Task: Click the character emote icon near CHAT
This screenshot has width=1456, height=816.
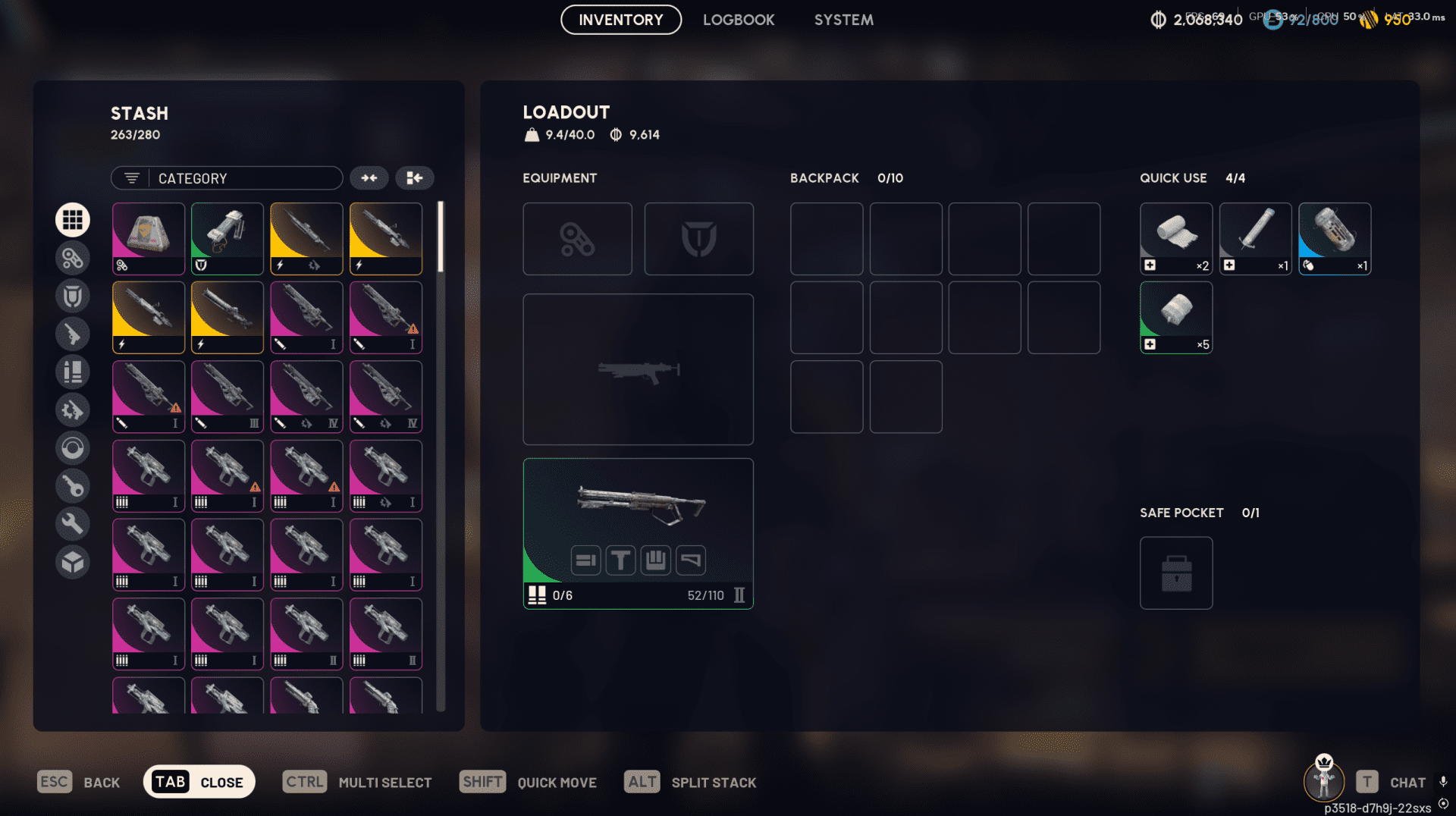Action: (x=1324, y=781)
